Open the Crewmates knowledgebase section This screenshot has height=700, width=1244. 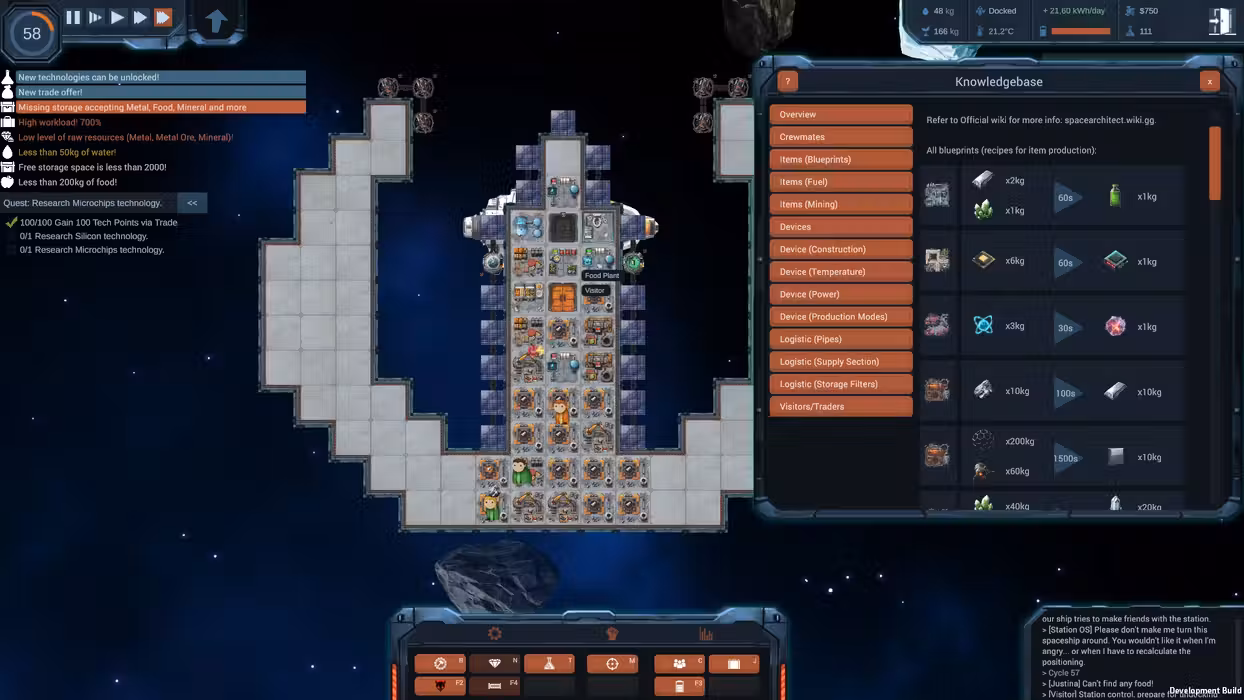[840, 137]
